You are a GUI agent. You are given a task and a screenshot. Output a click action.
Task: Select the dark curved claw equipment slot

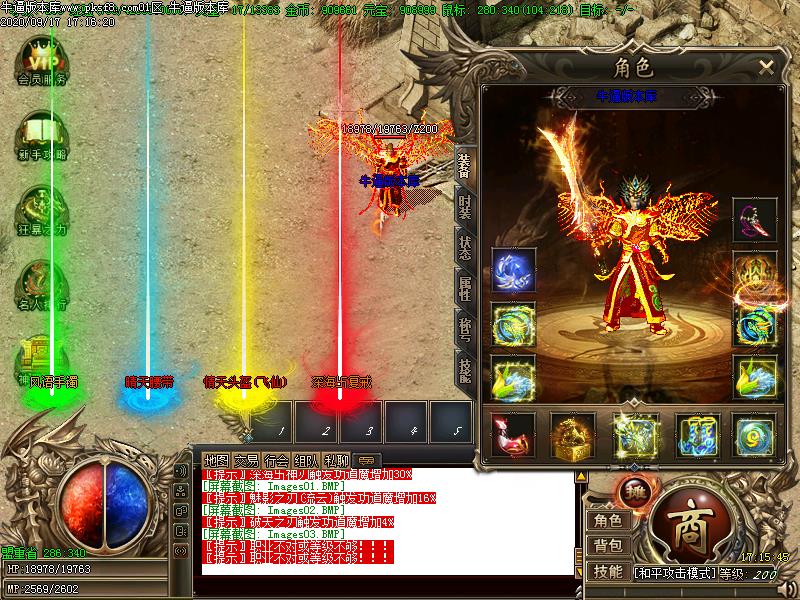click(754, 220)
